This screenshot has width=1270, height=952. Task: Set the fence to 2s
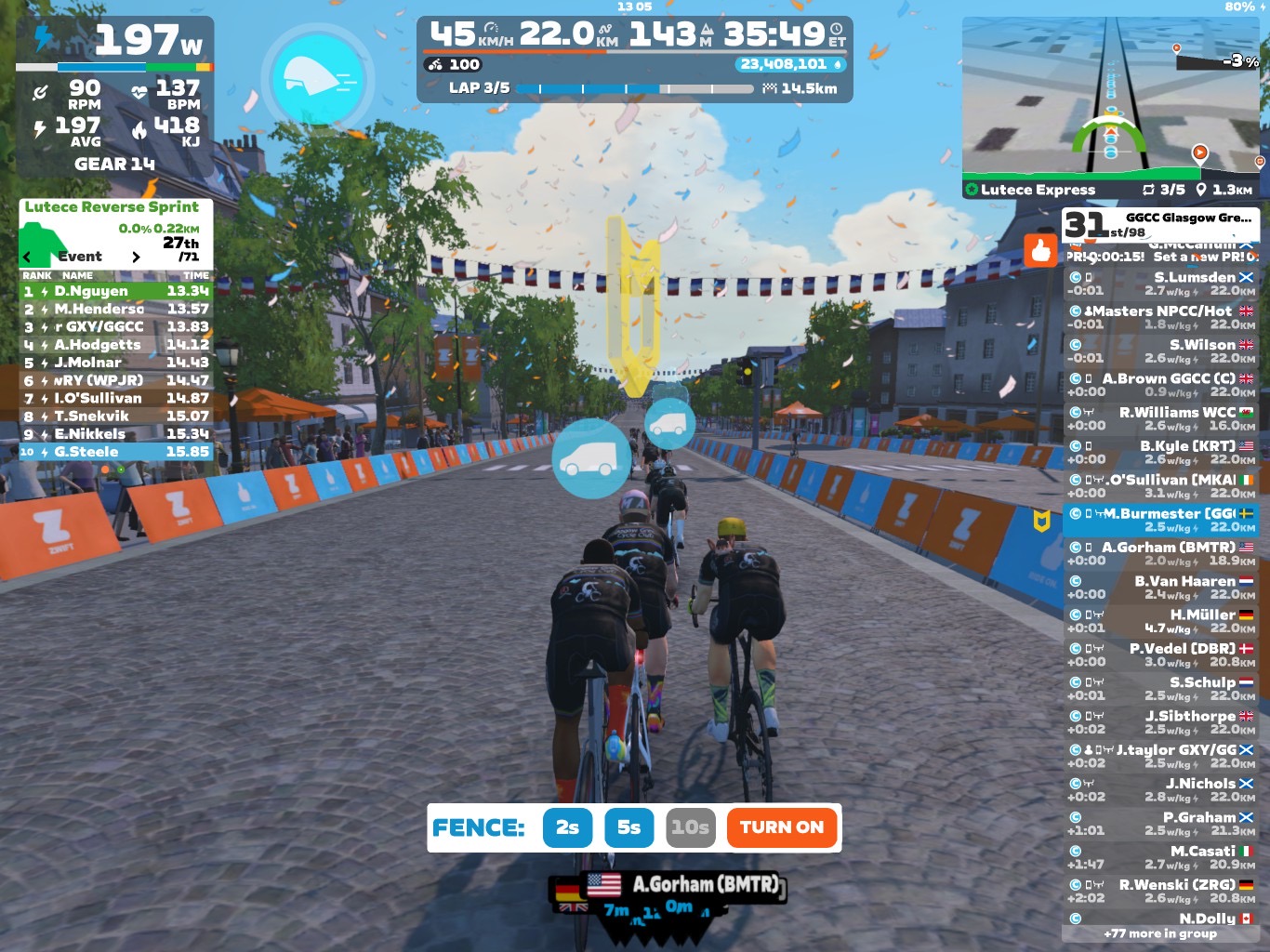click(x=567, y=827)
